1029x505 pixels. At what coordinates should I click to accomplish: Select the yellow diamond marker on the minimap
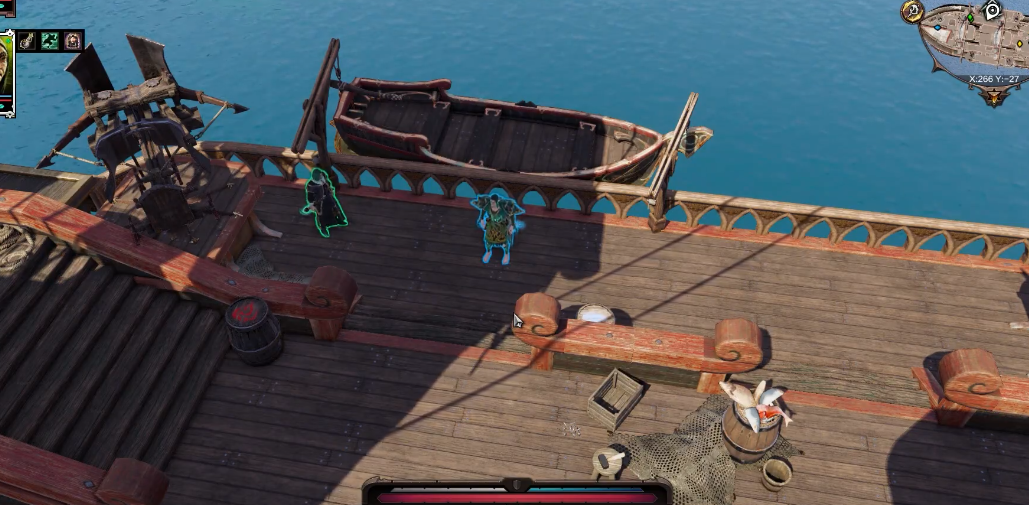(1019, 44)
